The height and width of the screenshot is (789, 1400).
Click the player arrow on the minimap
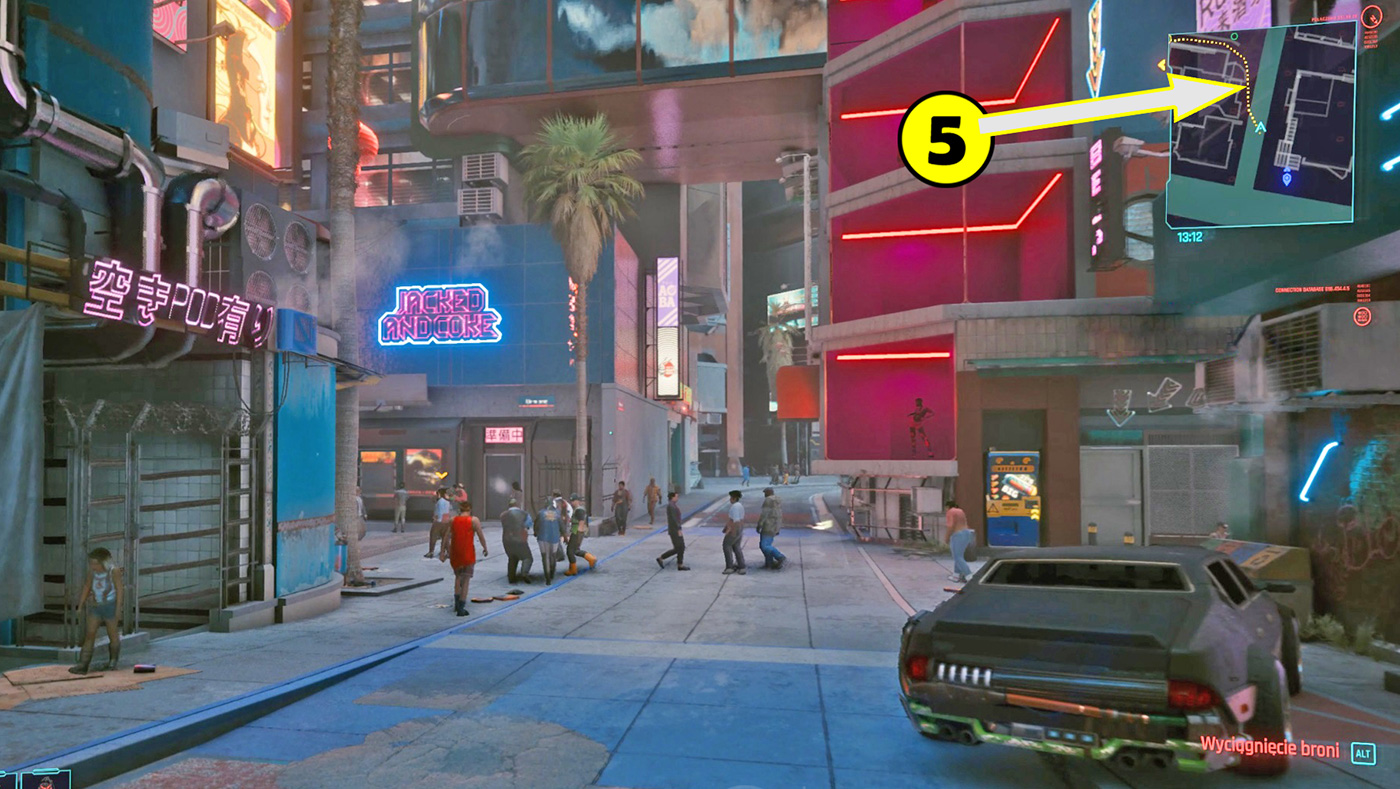(1260, 128)
